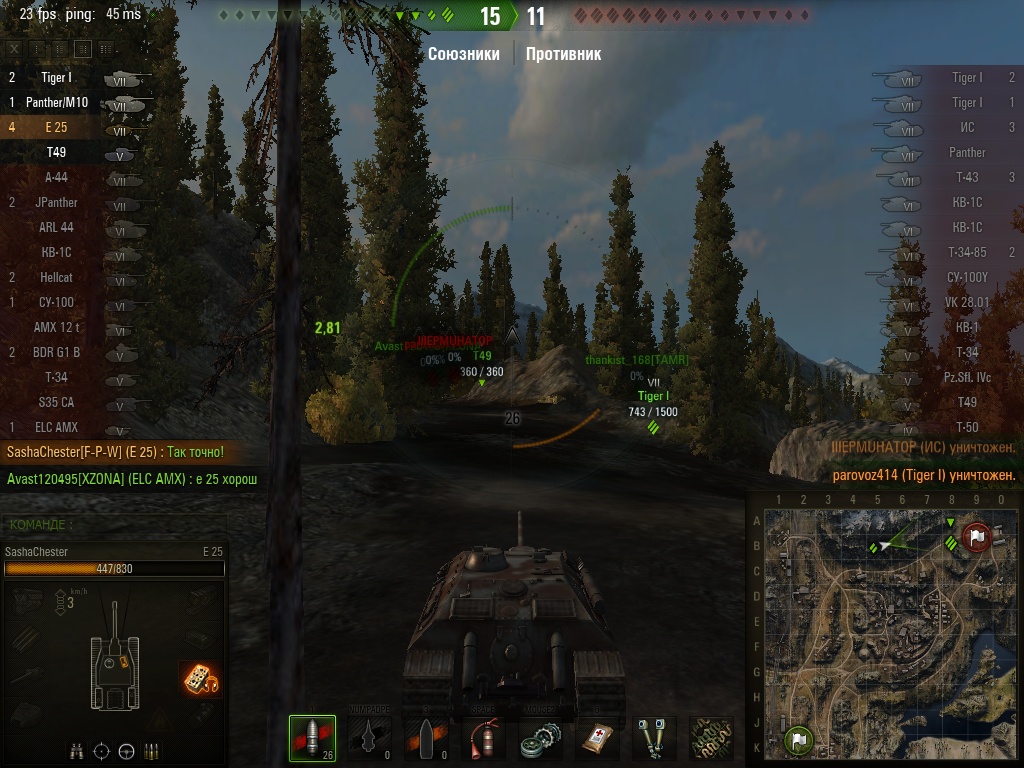Click the ELC AMX row in the allied list
This screenshot has height=768, width=1024.
(57, 428)
